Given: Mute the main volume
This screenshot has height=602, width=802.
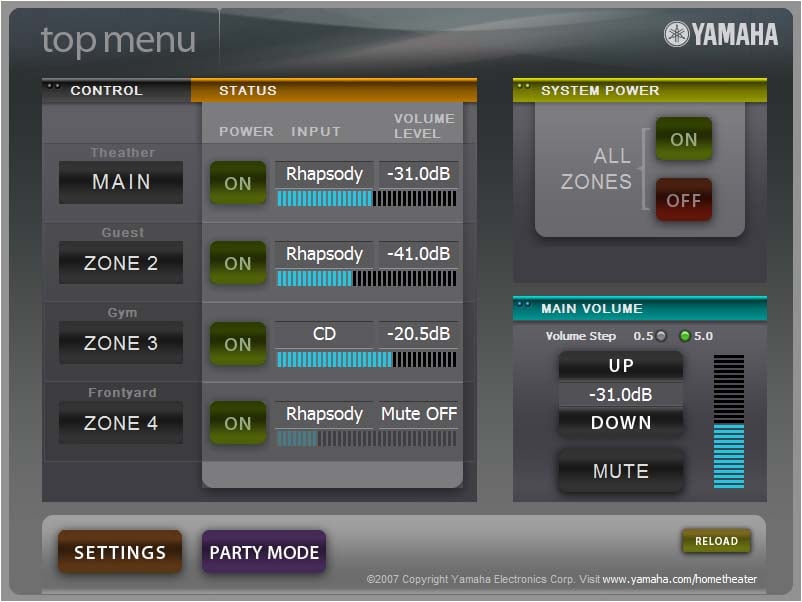Looking at the screenshot, I should point(621,471).
